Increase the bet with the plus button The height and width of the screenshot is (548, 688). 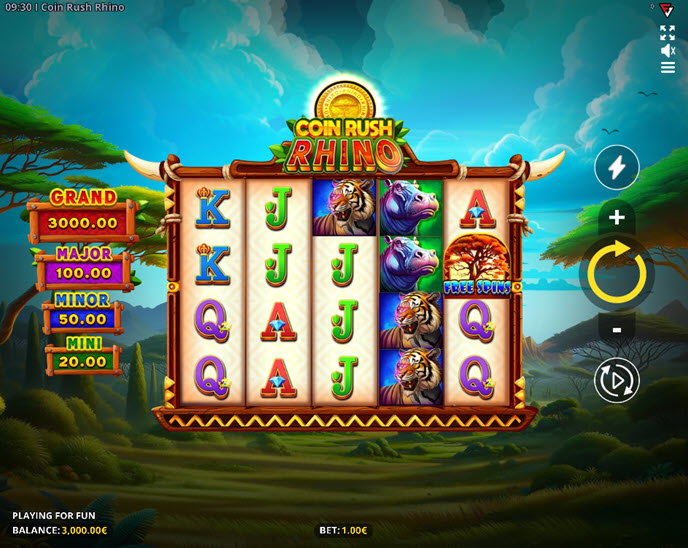(x=616, y=218)
